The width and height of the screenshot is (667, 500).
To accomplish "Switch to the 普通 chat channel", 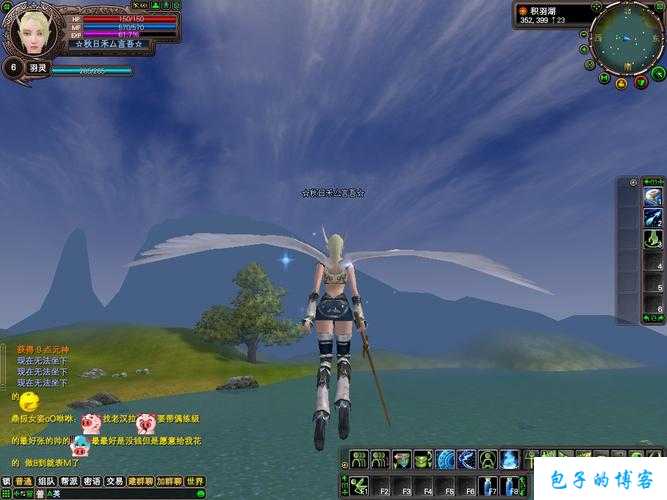I will click(23, 481).
